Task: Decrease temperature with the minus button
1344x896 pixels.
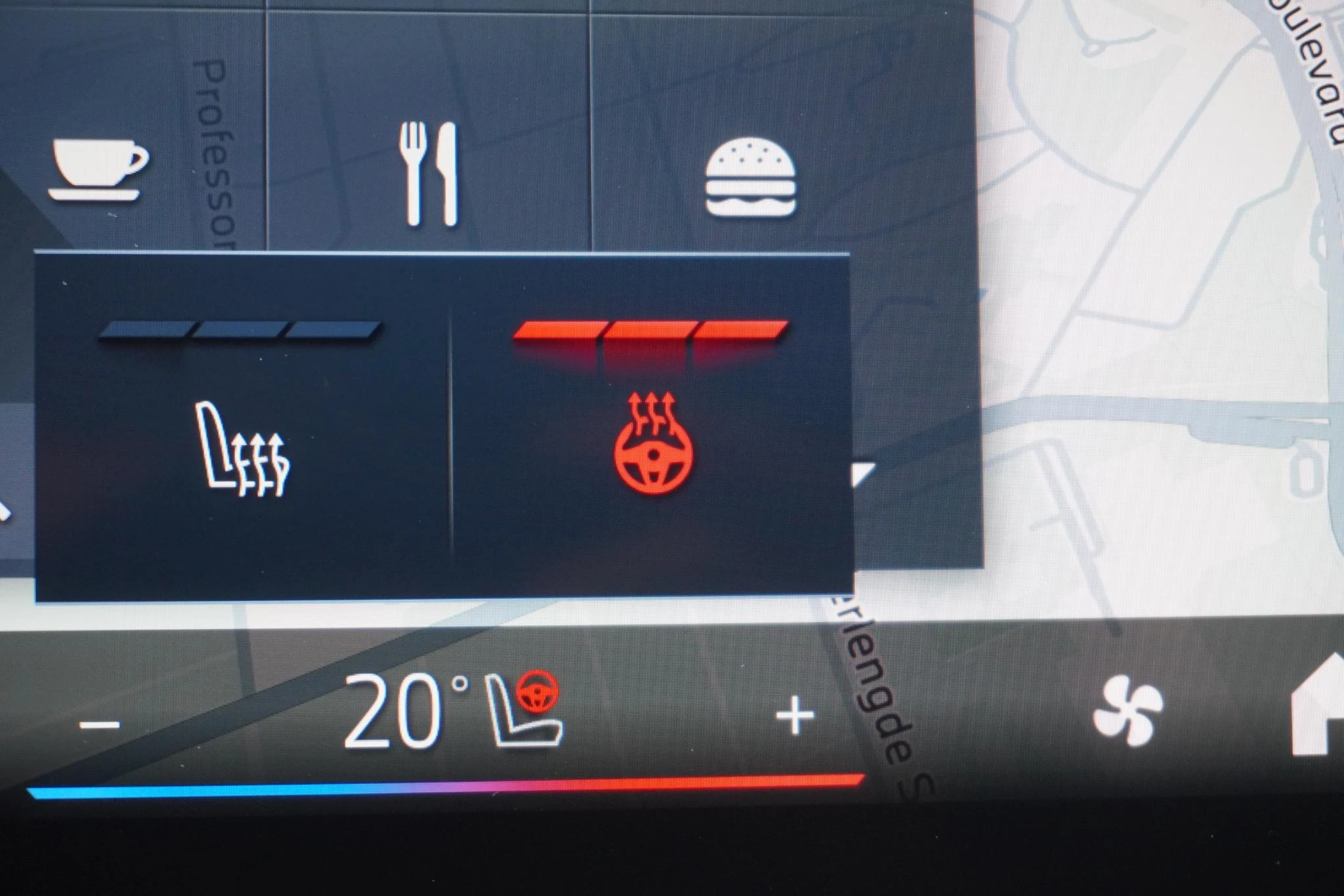Action: (x=100, y=724)
